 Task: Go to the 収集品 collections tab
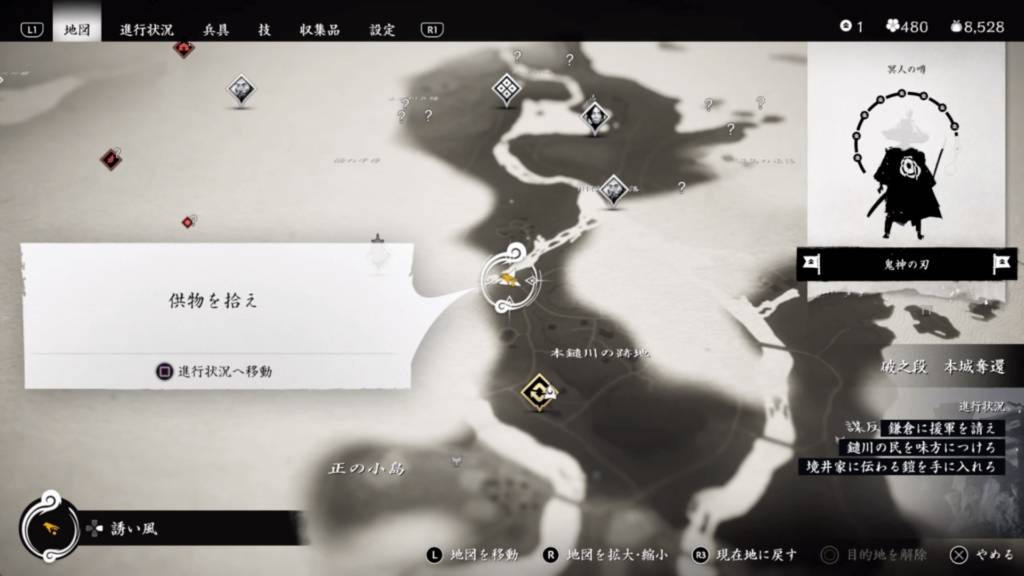[319, 29]
